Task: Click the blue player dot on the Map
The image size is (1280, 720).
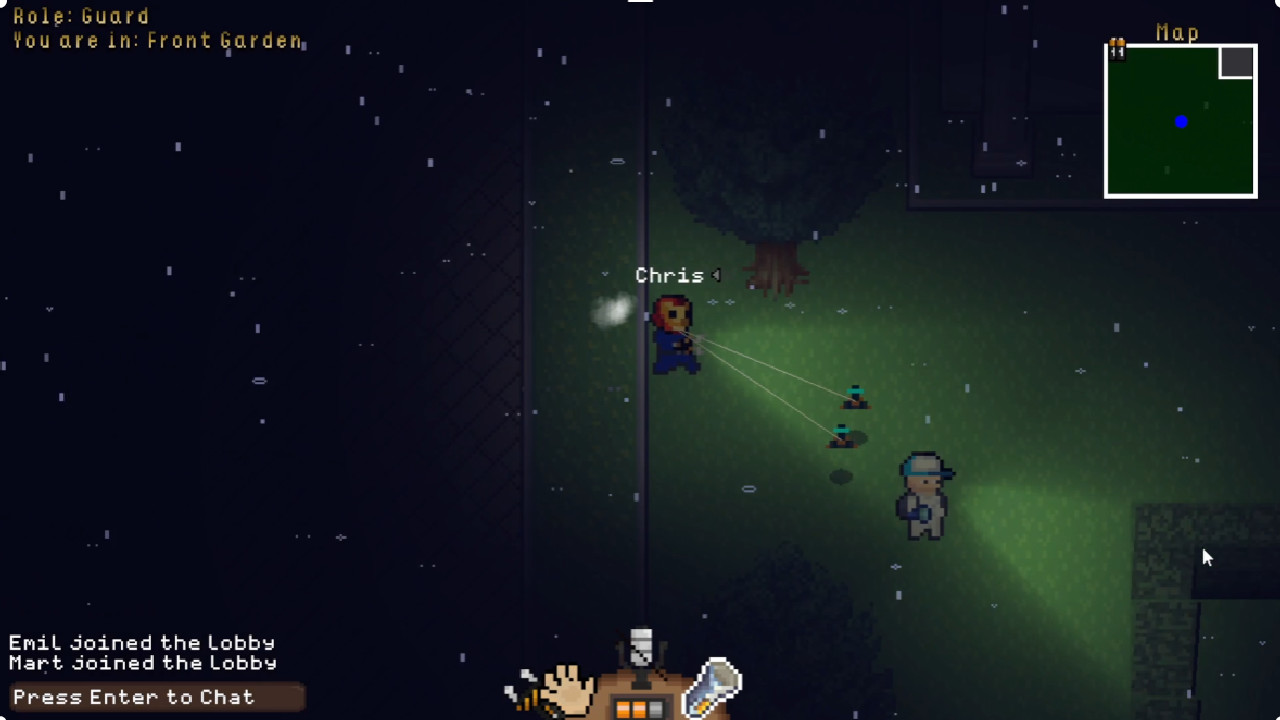Action: point(1181,121)
